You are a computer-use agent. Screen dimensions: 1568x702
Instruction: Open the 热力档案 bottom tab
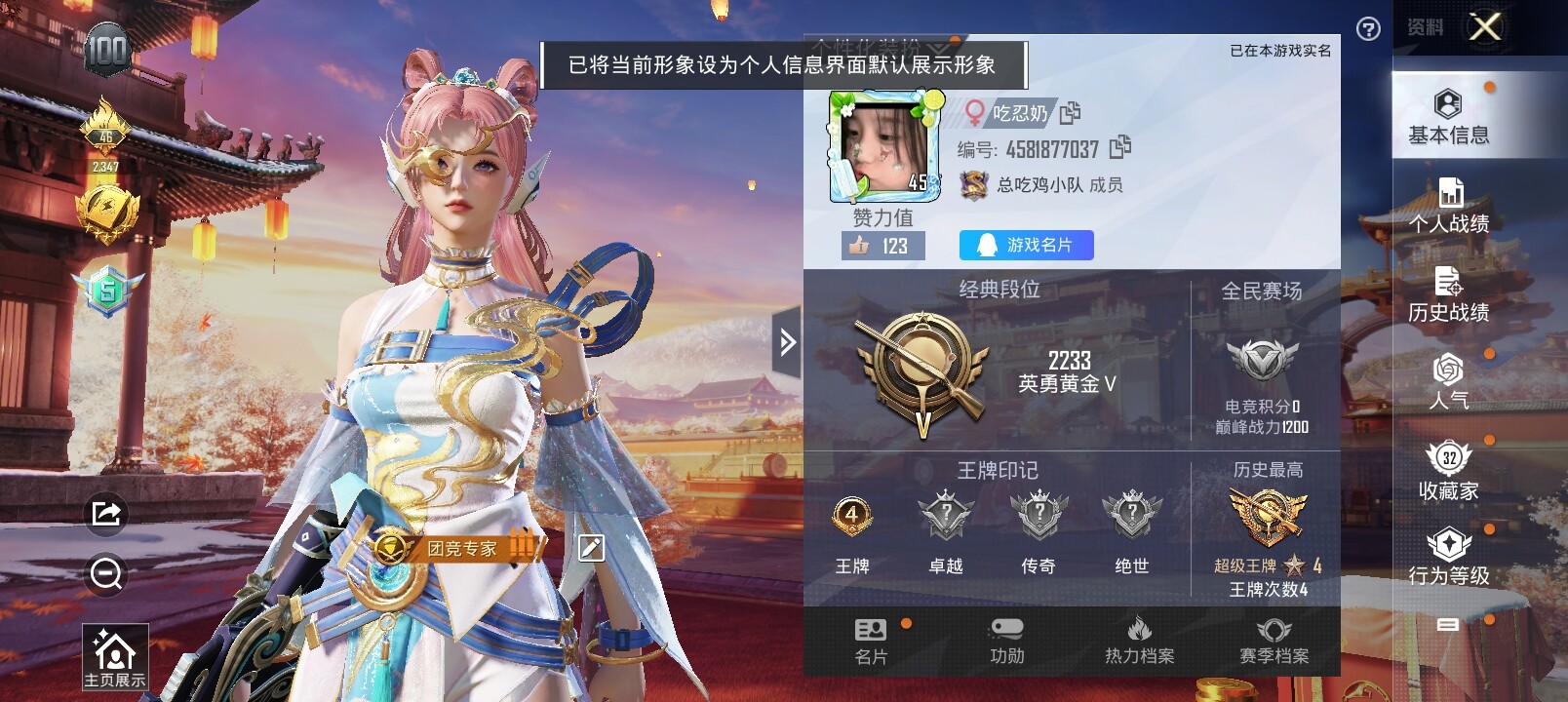1139,642
